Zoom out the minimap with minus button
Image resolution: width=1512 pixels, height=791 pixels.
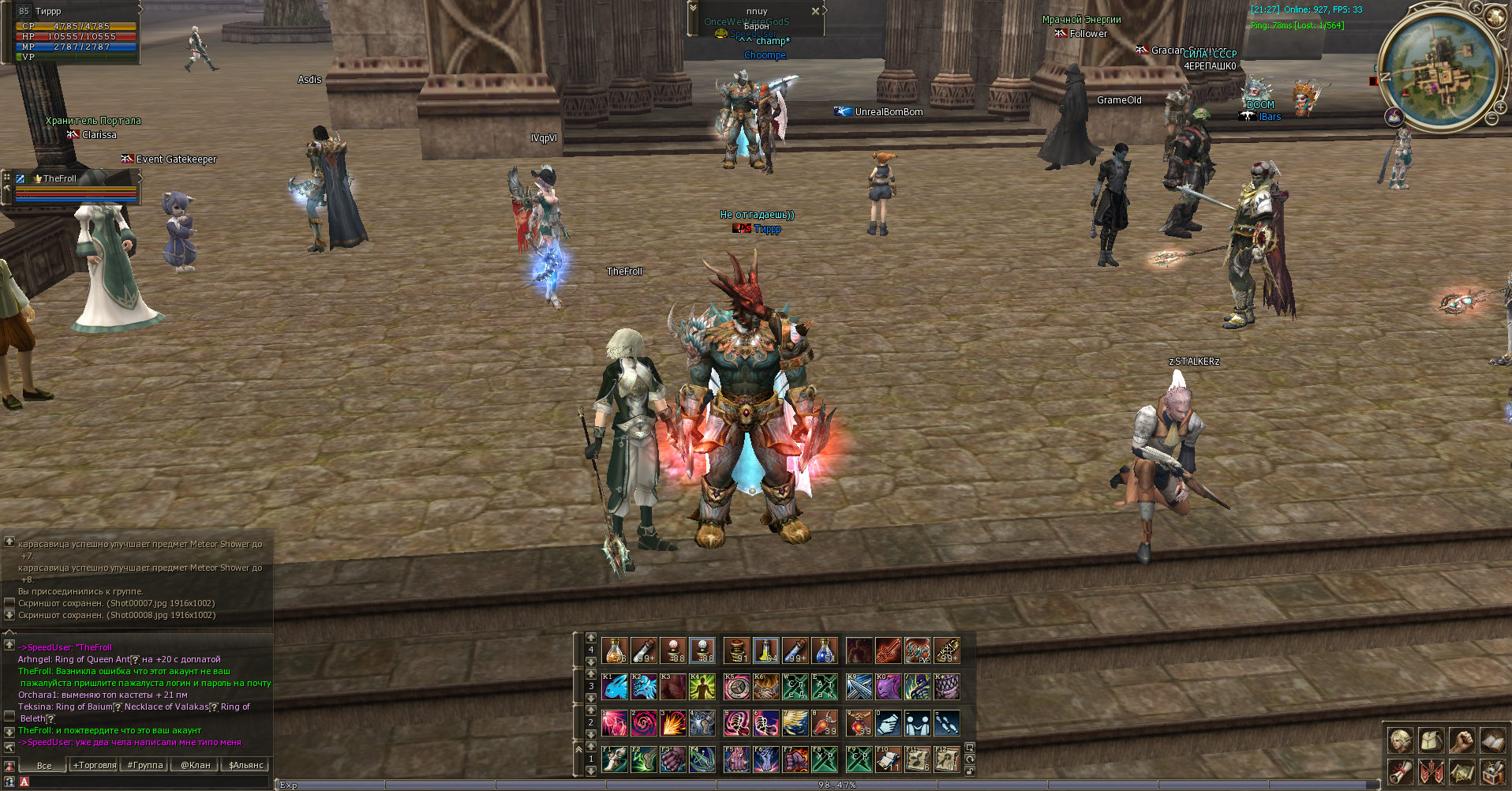pos(1491,118)
